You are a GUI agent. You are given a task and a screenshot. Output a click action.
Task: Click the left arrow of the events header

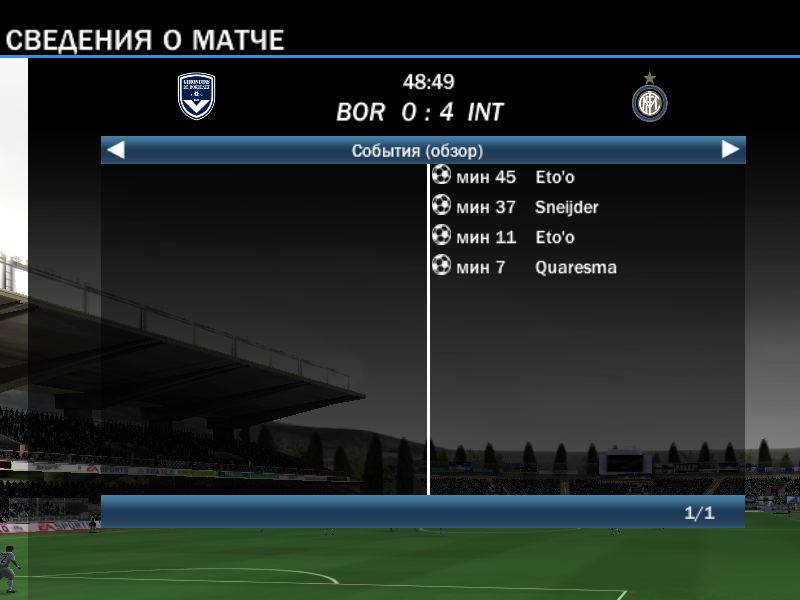point(116,150)
